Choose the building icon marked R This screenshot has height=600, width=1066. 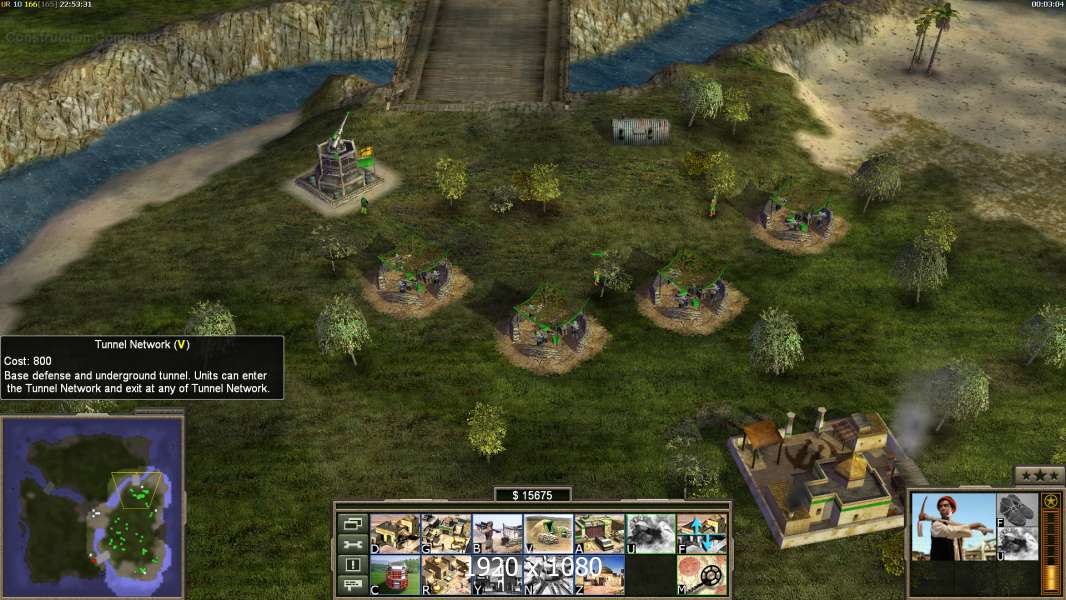pyautogui.click(x=446, y=575)
